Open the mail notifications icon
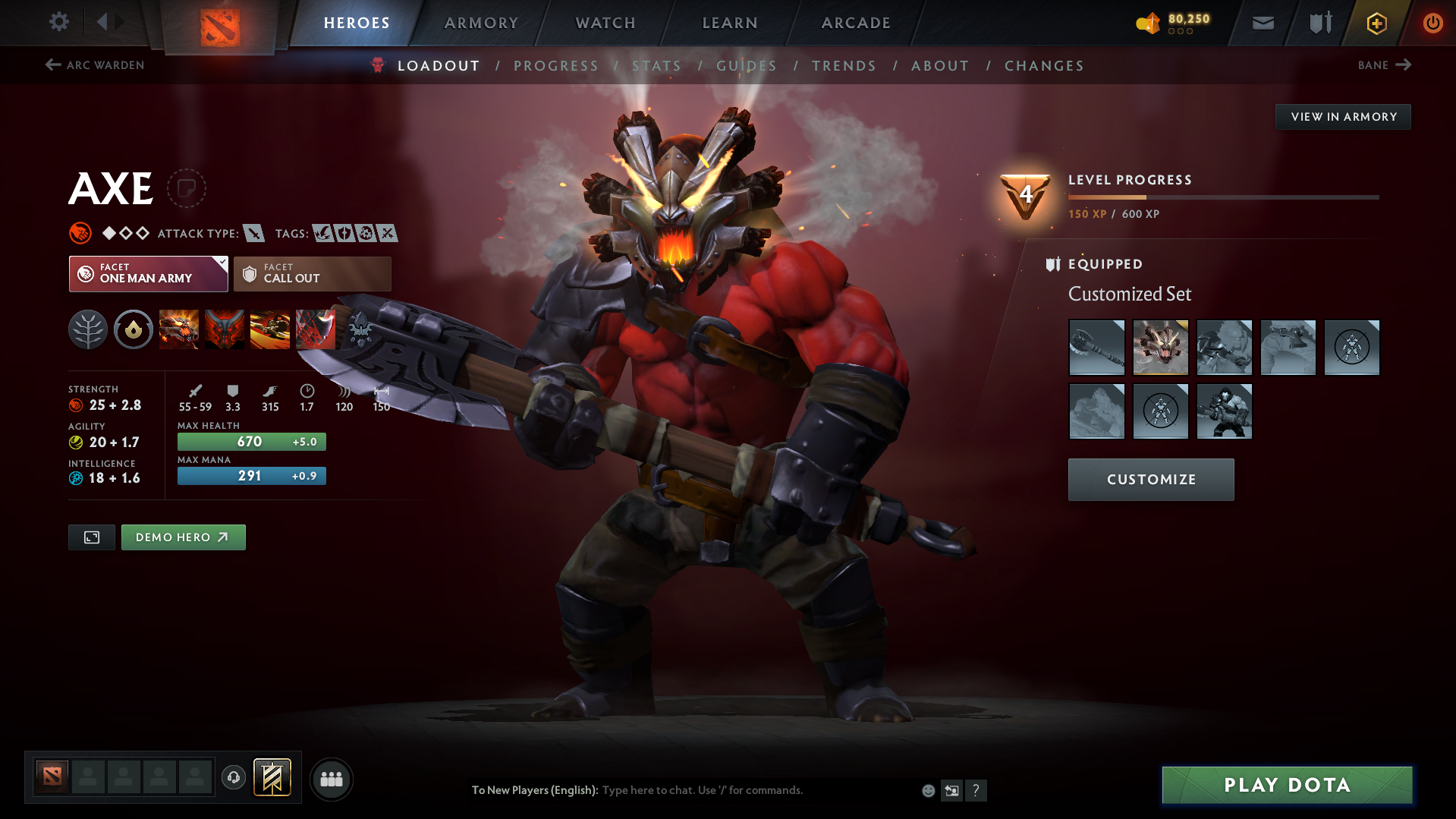Image resolution: width=1456 pixels, height=819 pixels. pyautogui.click(x=1262, y=22)
